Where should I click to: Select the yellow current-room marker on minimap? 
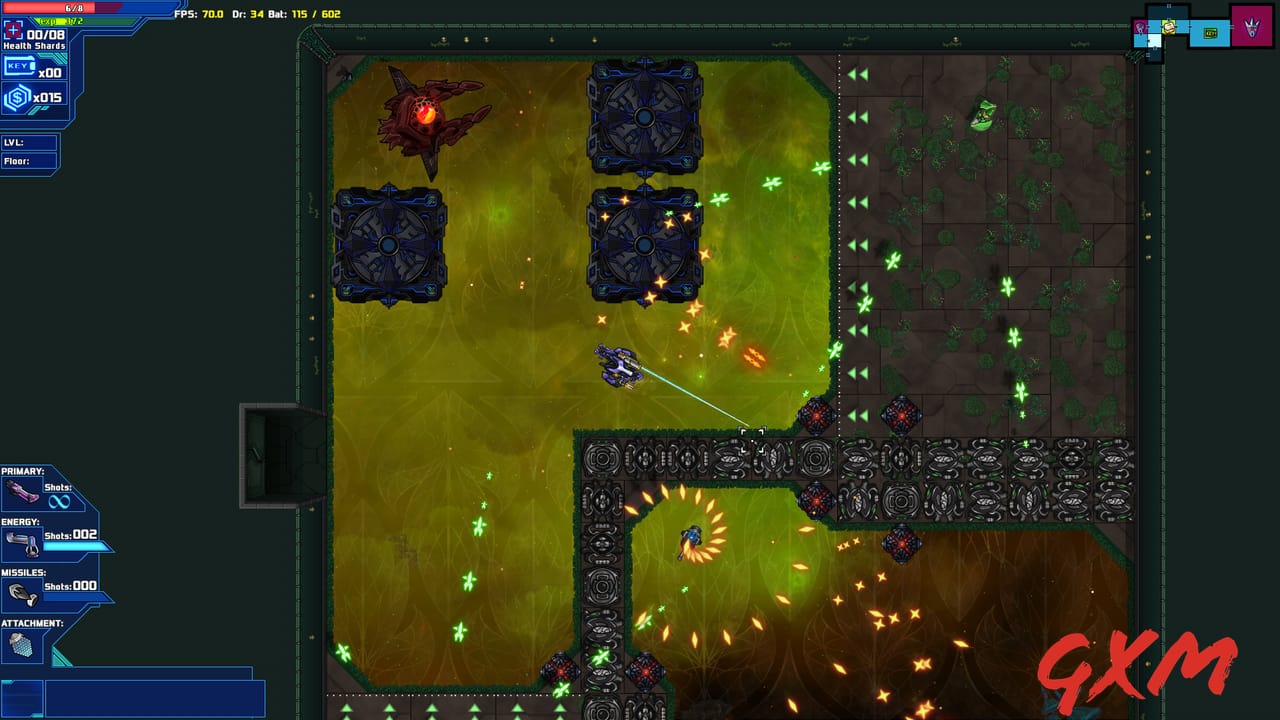[1168, 27]
